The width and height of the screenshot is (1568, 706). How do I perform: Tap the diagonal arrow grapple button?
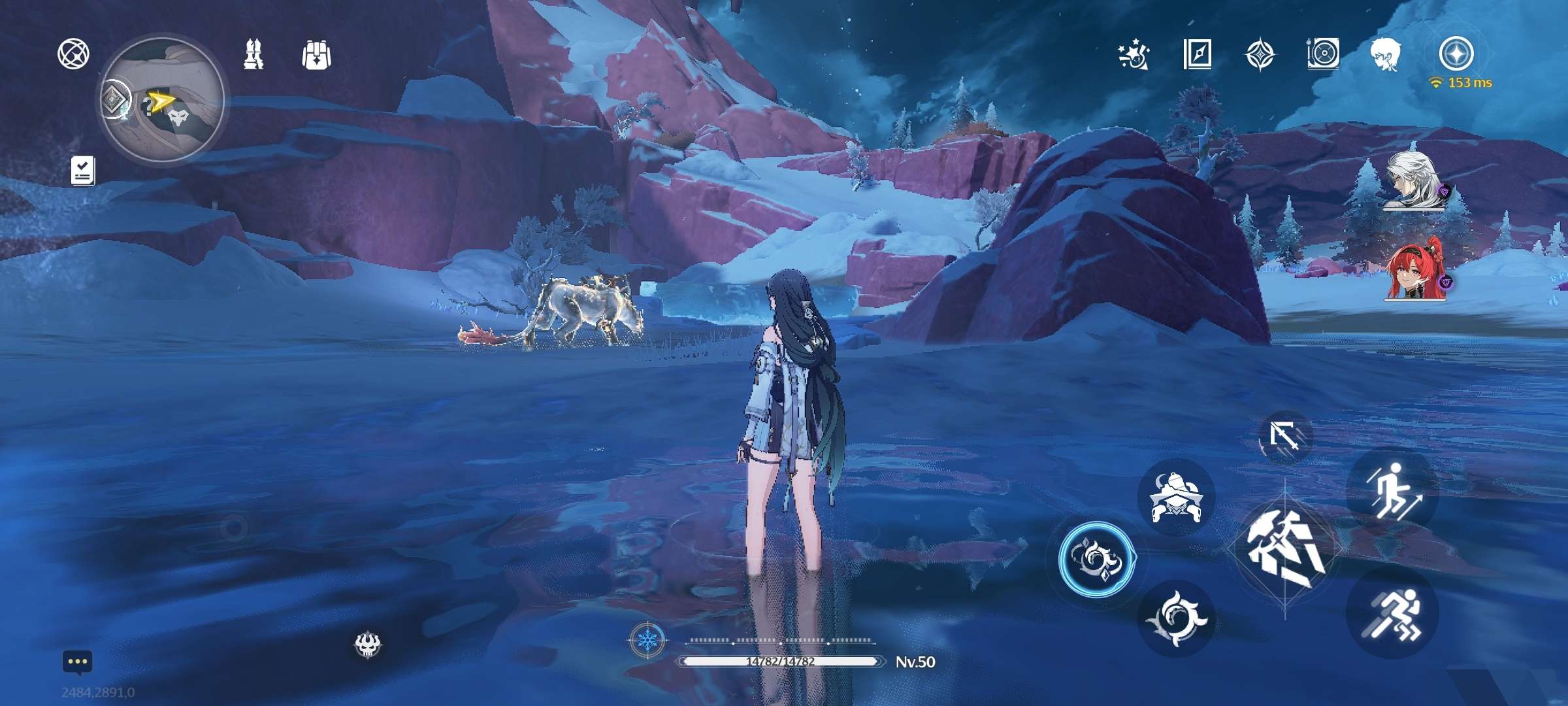click(1284, 436)
